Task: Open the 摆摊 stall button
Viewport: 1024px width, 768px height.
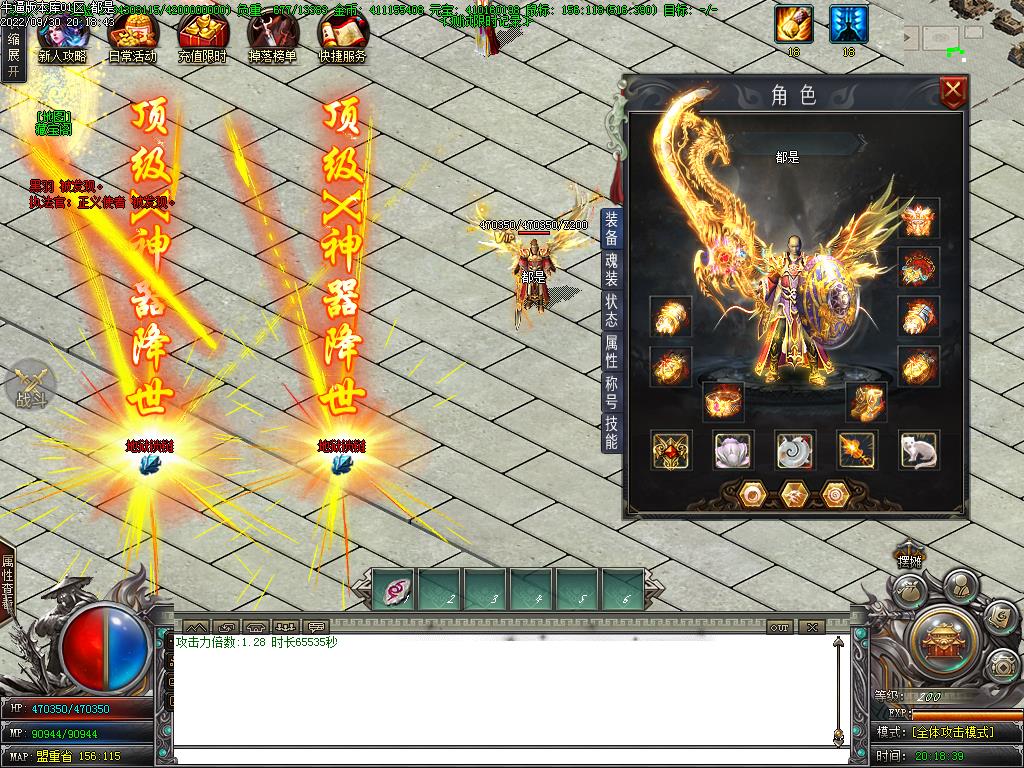Action: click(x=908, y=561)
